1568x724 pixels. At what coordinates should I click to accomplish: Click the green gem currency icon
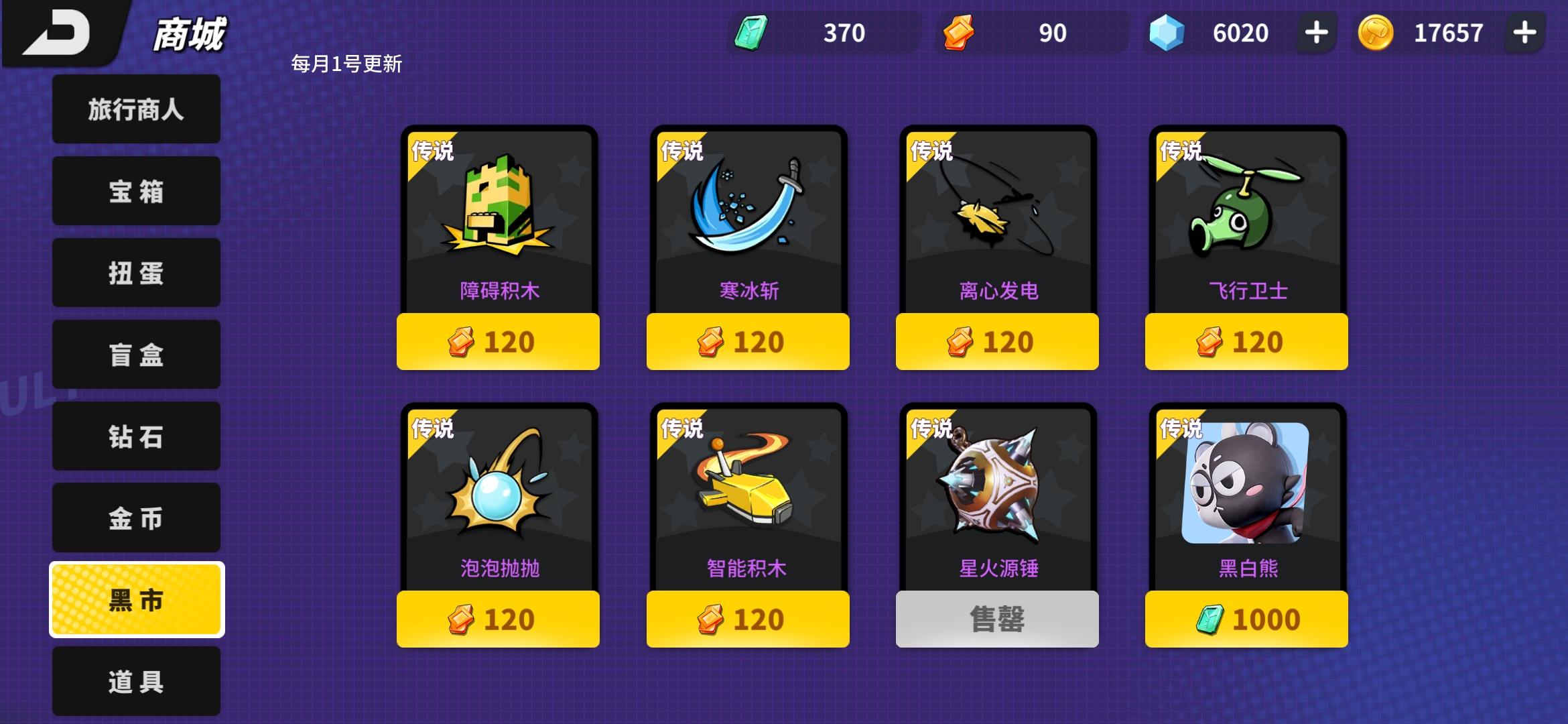(x=750, y=32)
